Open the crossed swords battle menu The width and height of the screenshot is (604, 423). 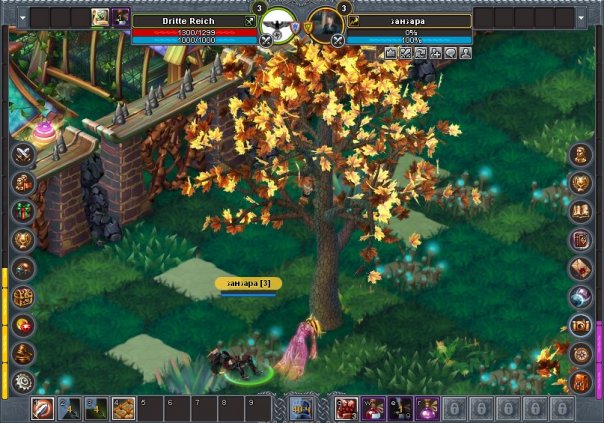pos(22,155)
